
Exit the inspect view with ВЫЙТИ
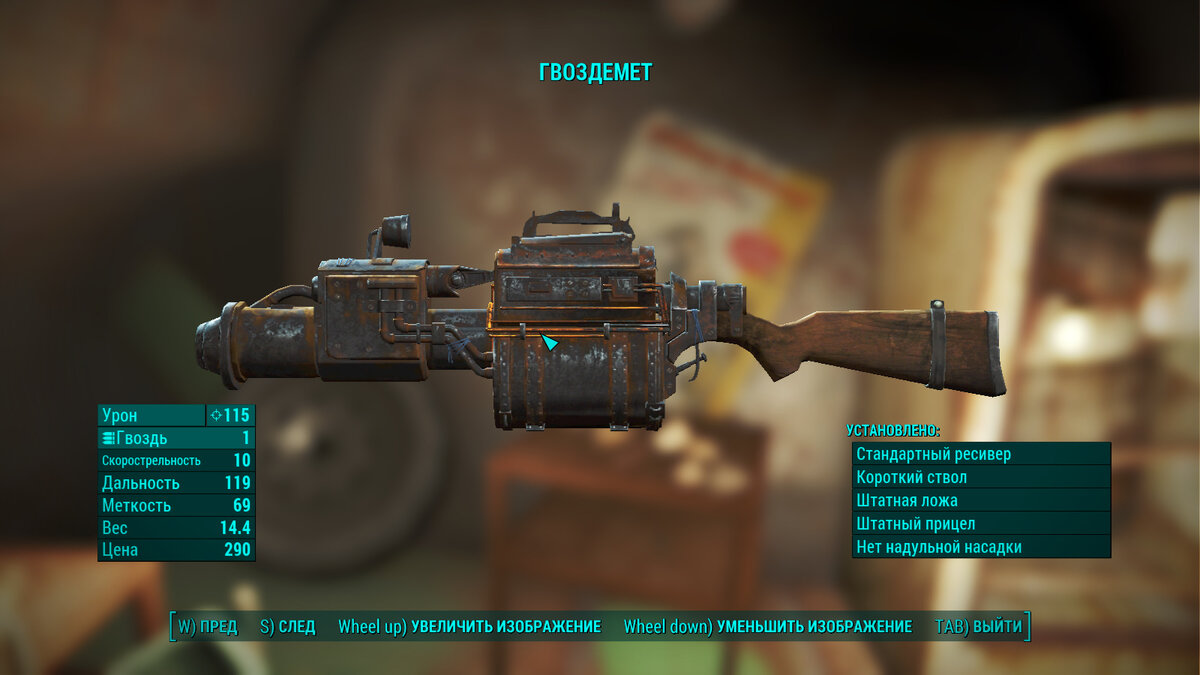[x=979, y=627]
